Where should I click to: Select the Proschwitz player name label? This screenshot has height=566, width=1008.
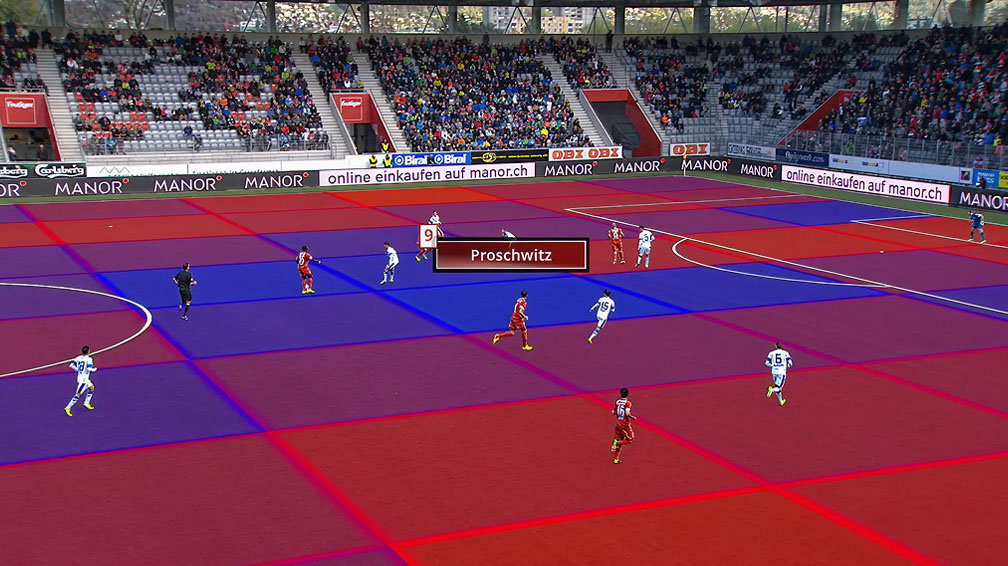coord(511,255)
